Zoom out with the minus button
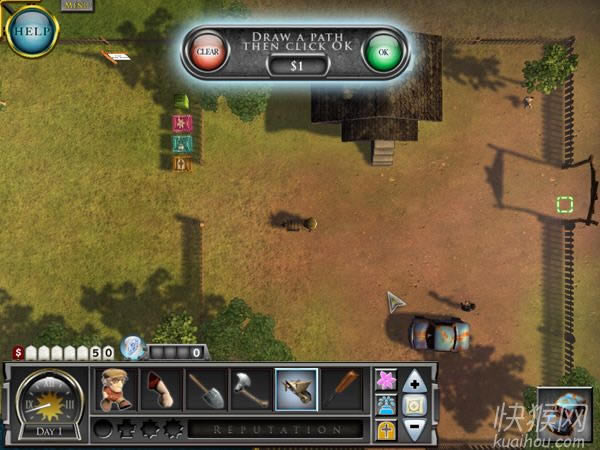Screen dimensions: 600x450 [415, 429]
